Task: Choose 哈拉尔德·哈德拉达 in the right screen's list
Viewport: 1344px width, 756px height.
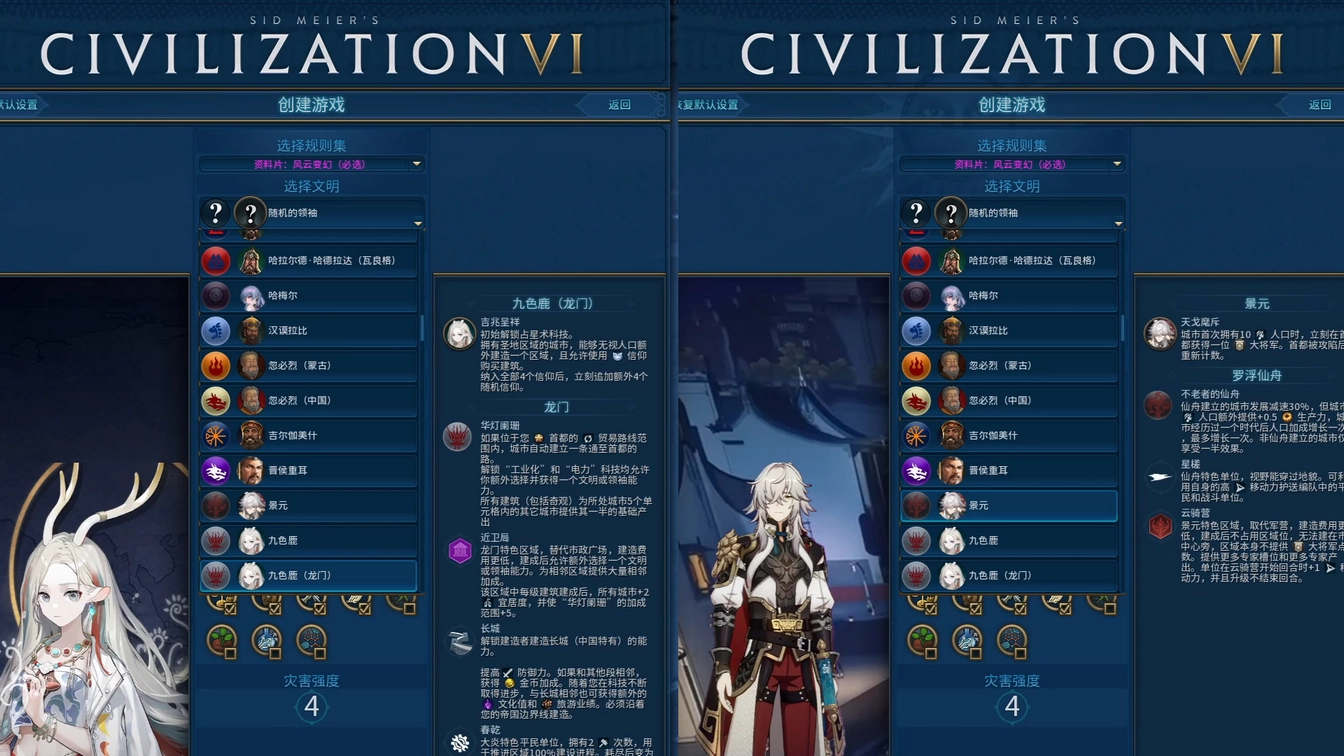Action: [1009, 260]
